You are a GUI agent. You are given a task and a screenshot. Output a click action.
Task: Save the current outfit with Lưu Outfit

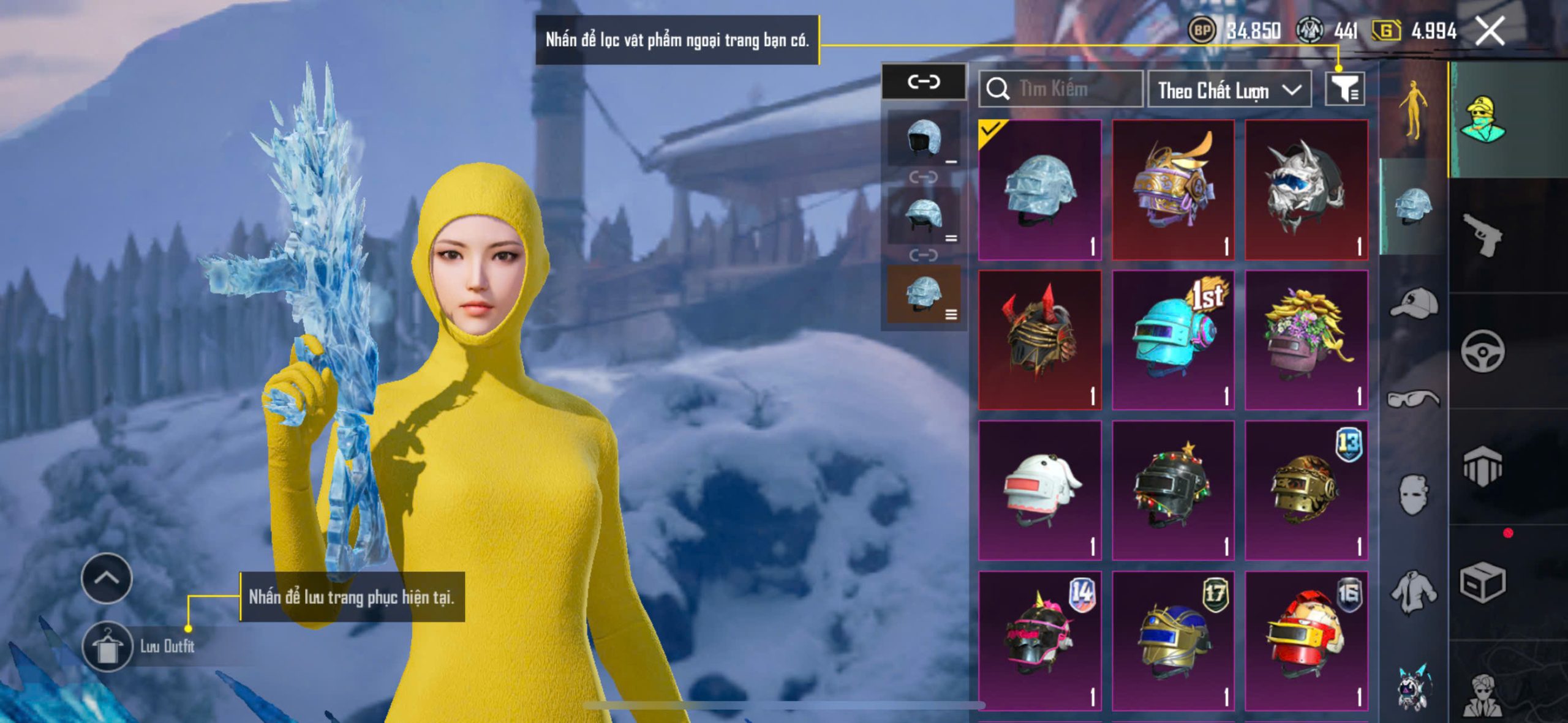108,647
